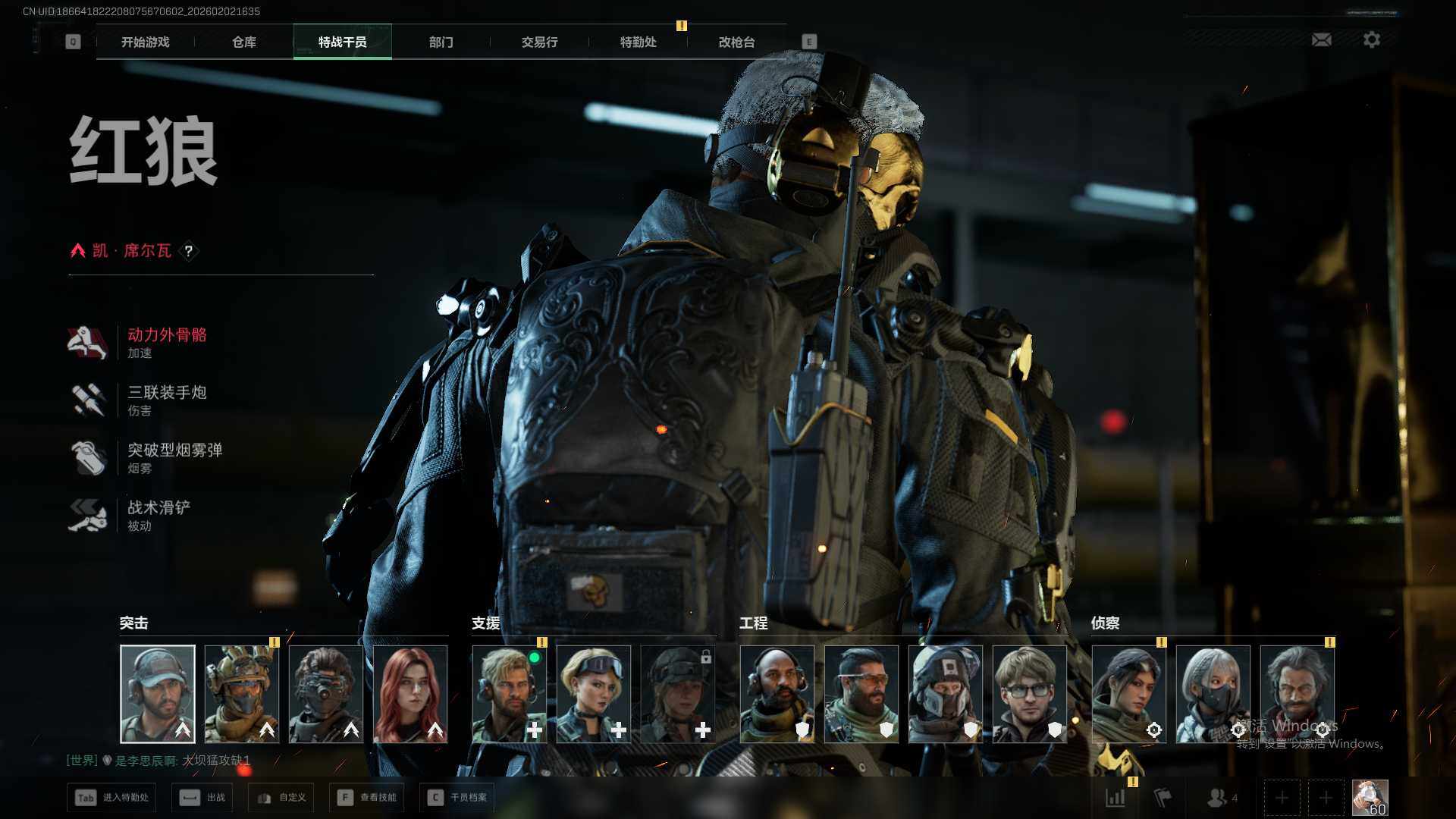Click the 干员档案 button
This screenshot has height=819, width=1456.
457,797
